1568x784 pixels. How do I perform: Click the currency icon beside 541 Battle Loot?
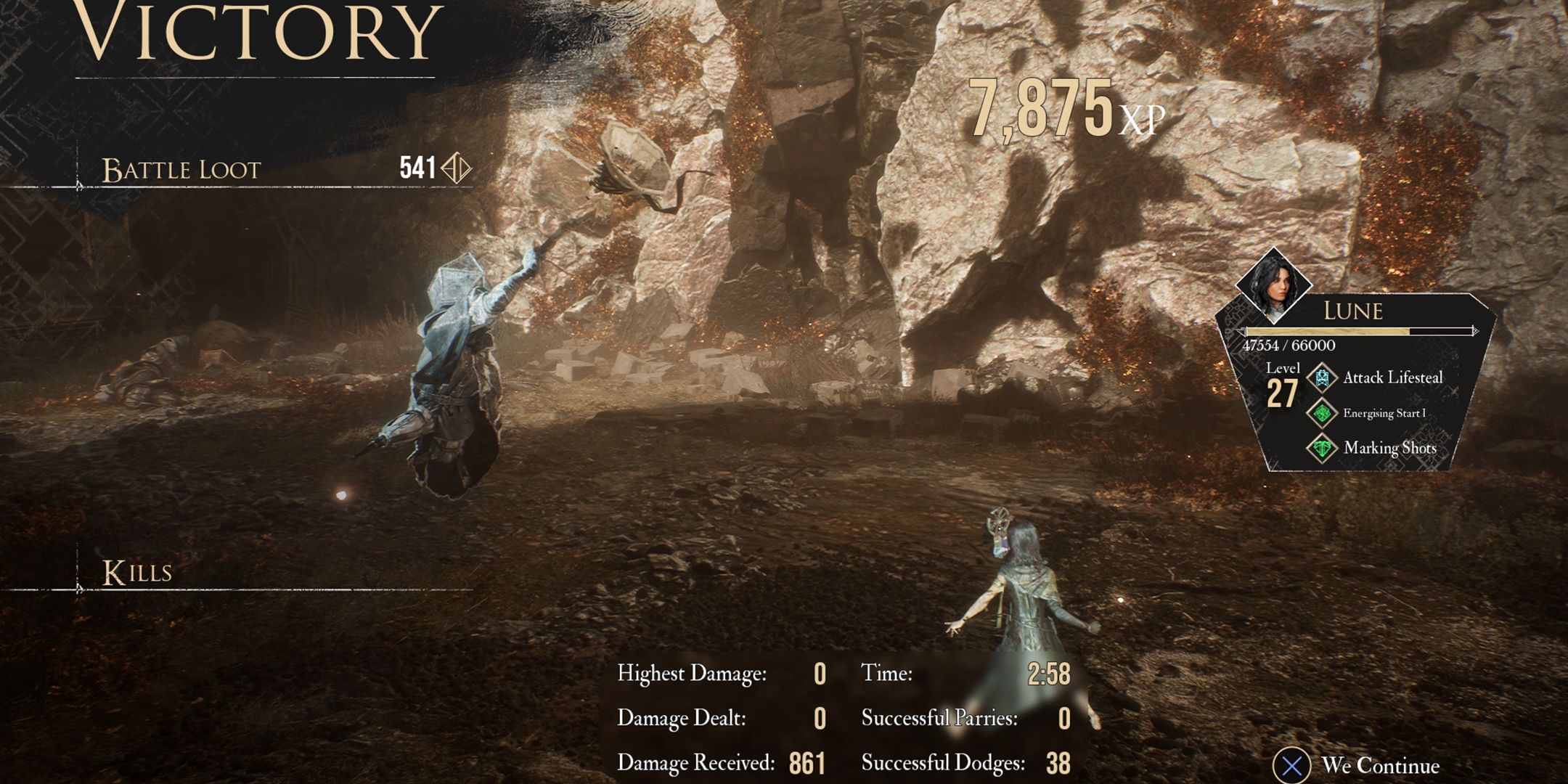(x=457, y=167)
